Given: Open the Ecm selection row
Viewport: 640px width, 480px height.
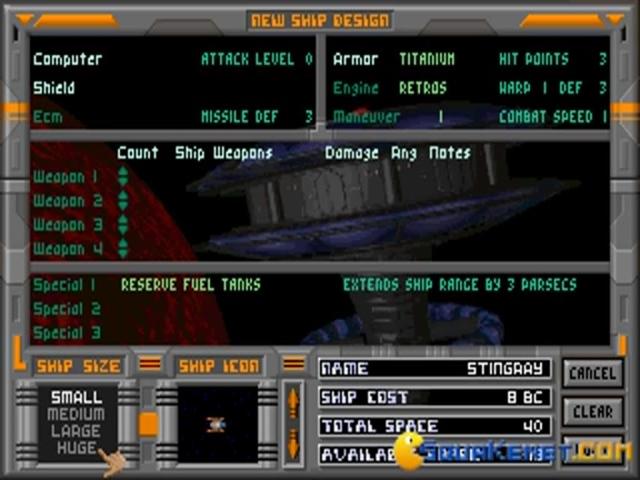Looking at the screenshot, I should (47, 117).
